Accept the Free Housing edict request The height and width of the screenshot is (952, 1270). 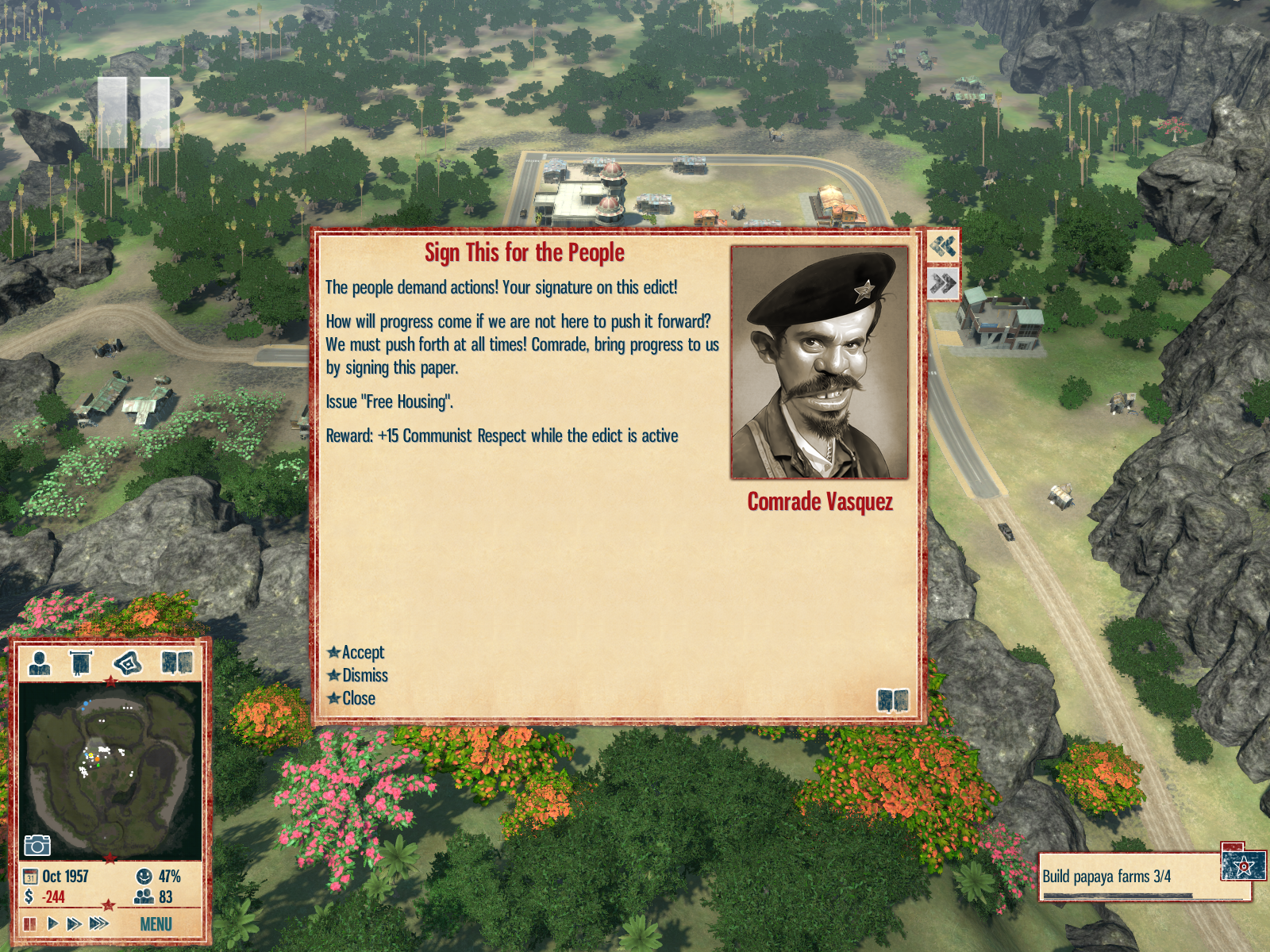coord(363,652)
